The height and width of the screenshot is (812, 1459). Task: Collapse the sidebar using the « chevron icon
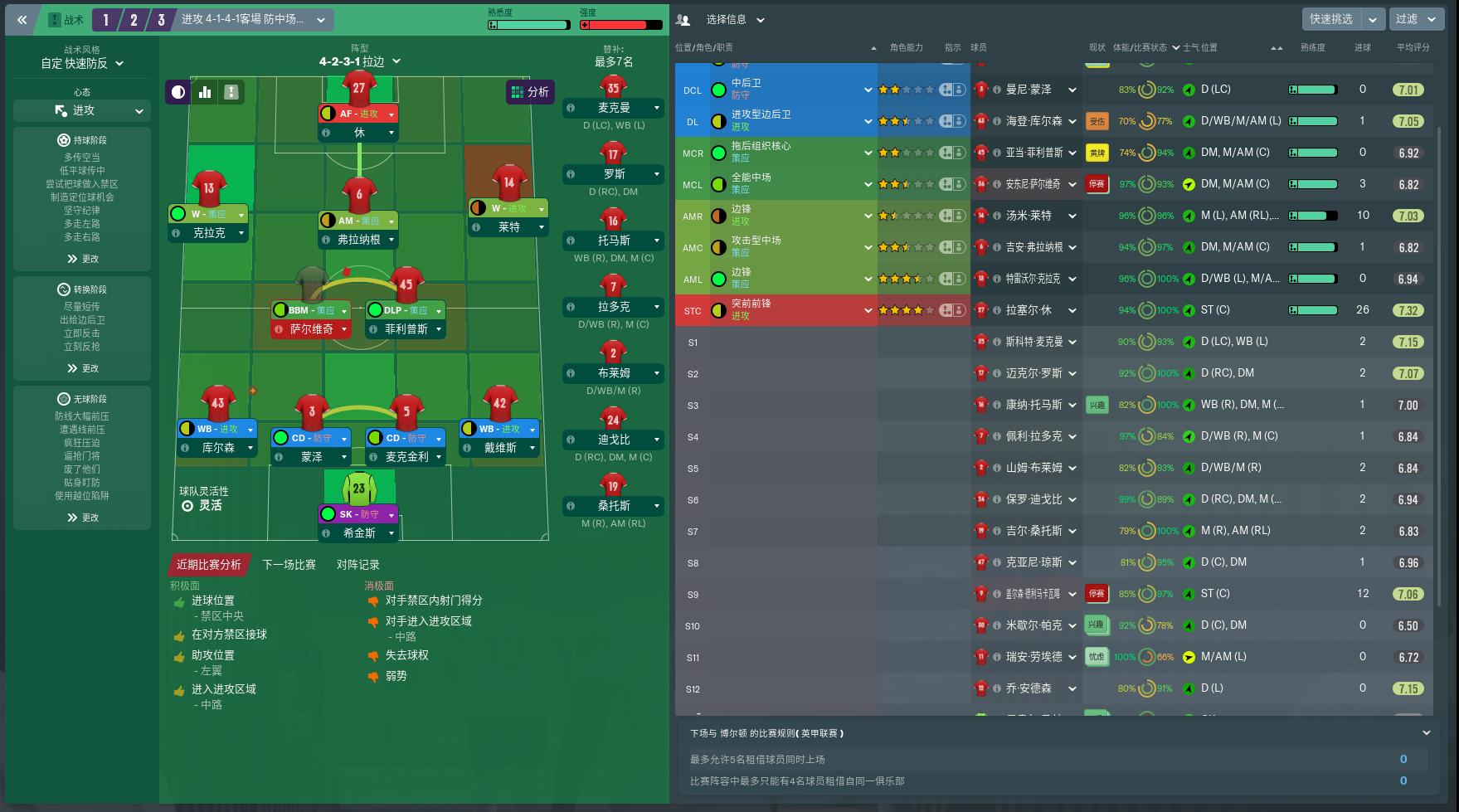(22, 20)
